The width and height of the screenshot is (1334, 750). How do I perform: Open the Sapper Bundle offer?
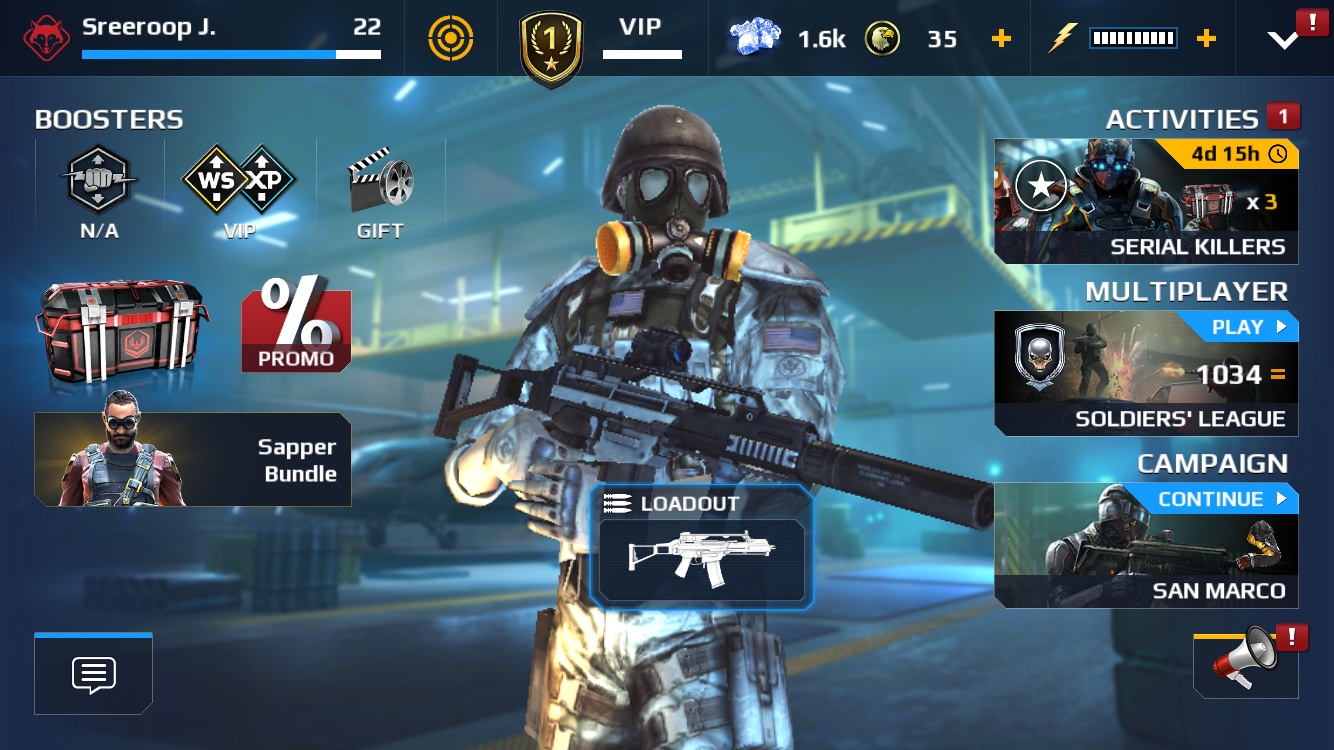pos(193,460)
